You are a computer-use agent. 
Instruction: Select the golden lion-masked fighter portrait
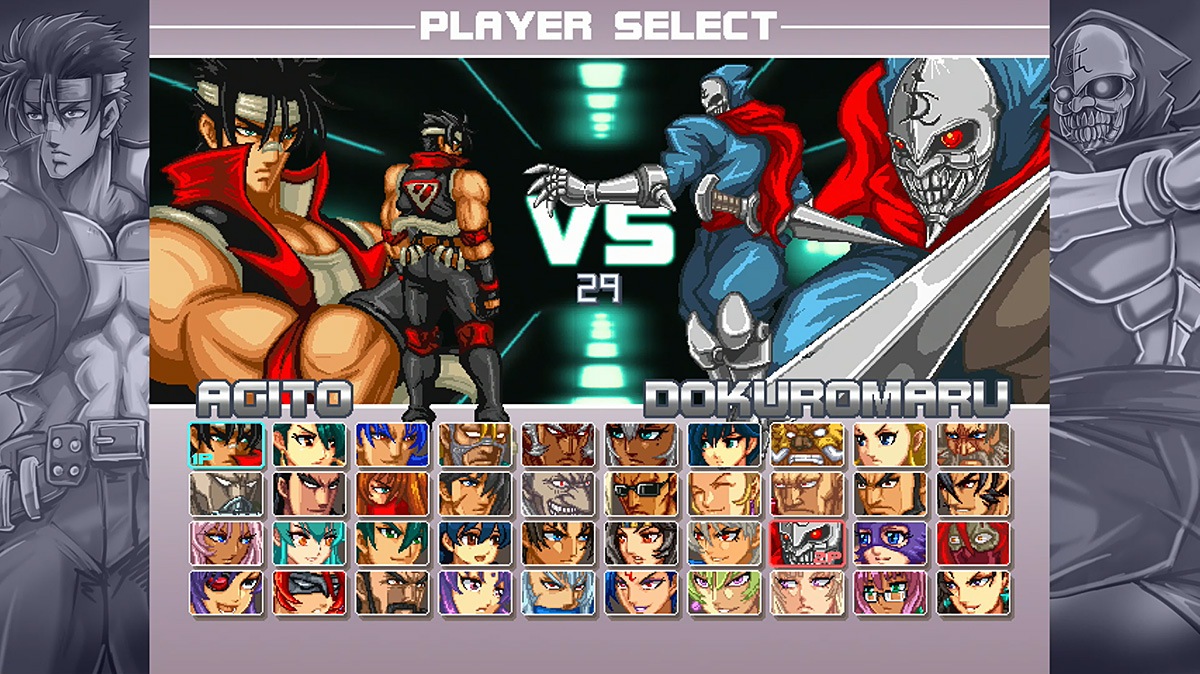pos(807,445)
